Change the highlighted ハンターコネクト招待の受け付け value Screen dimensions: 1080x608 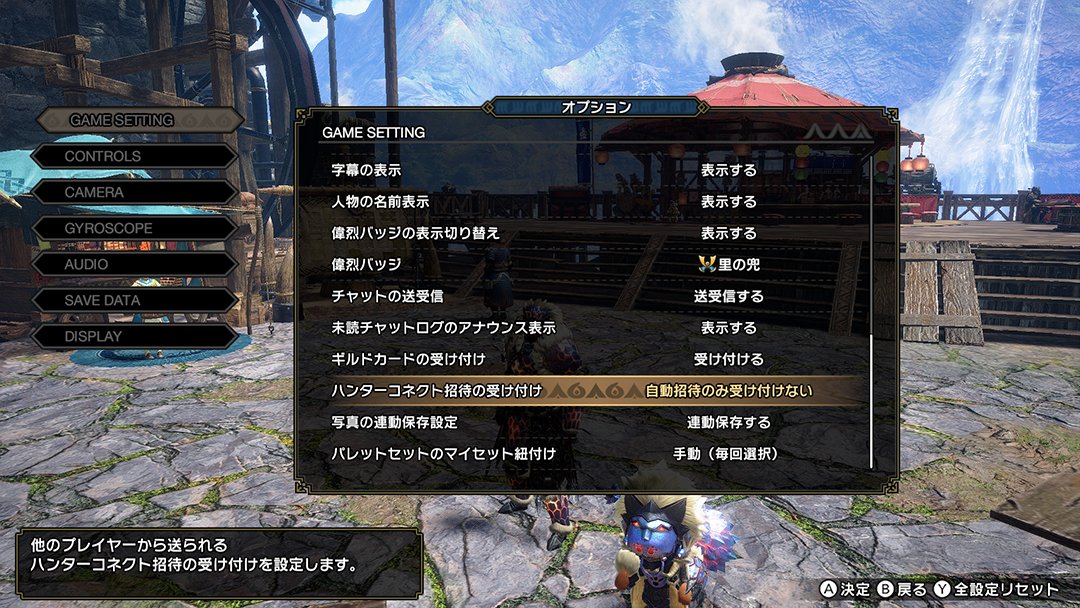point(728,391)
